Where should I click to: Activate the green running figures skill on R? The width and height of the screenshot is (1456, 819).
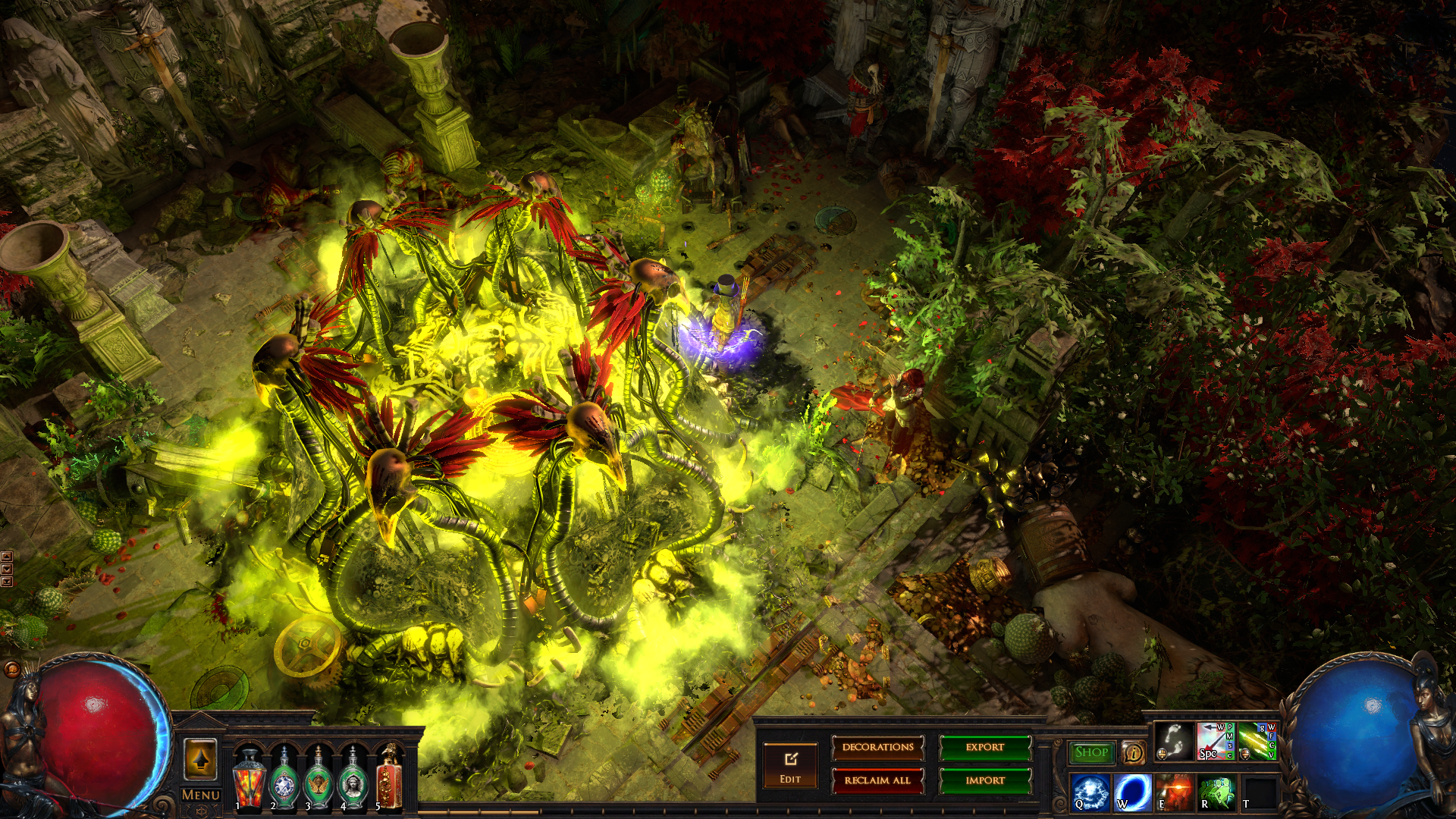coord(1216,792)
